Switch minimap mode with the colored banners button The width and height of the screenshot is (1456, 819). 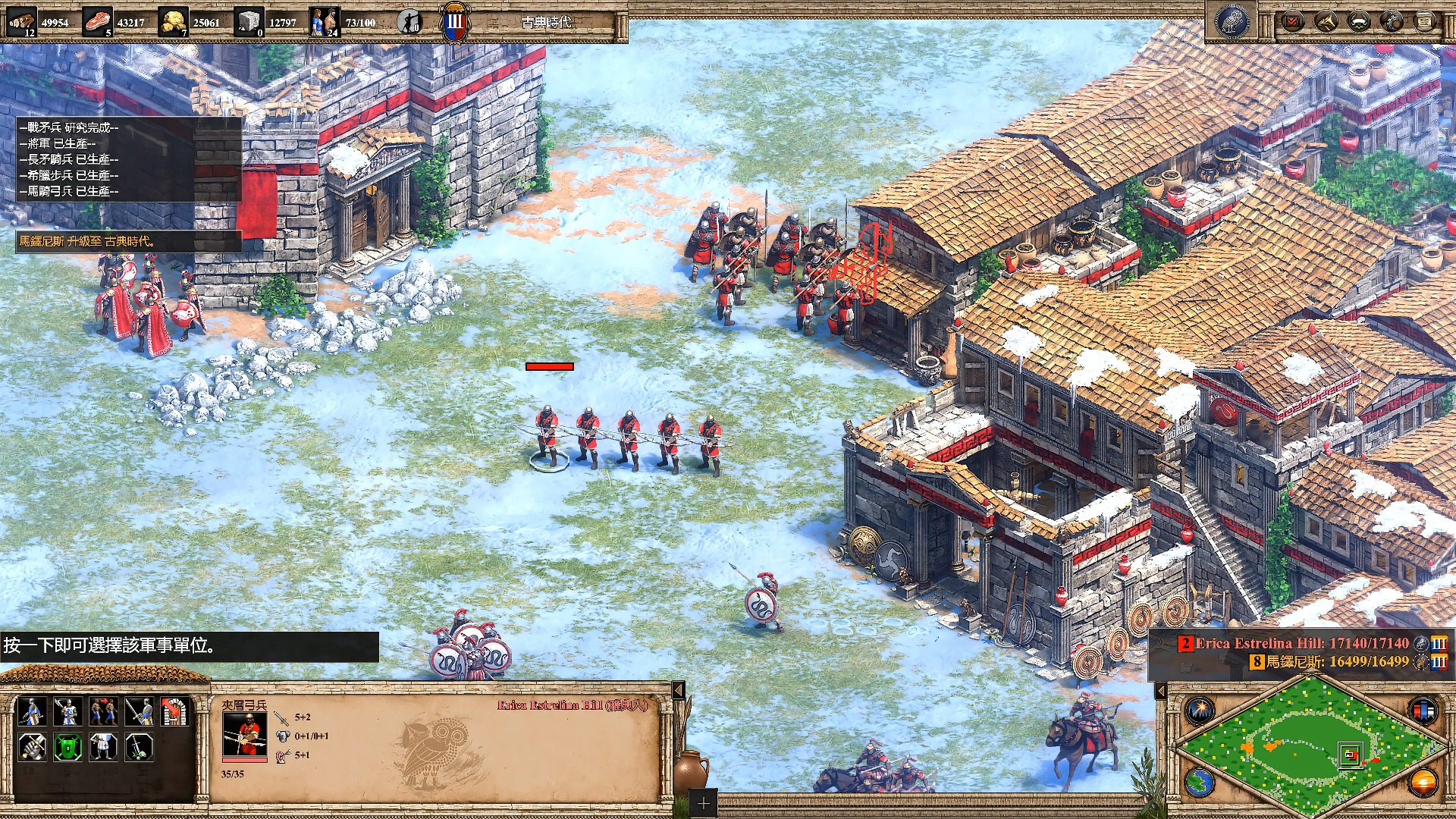tap(1422, 711)
